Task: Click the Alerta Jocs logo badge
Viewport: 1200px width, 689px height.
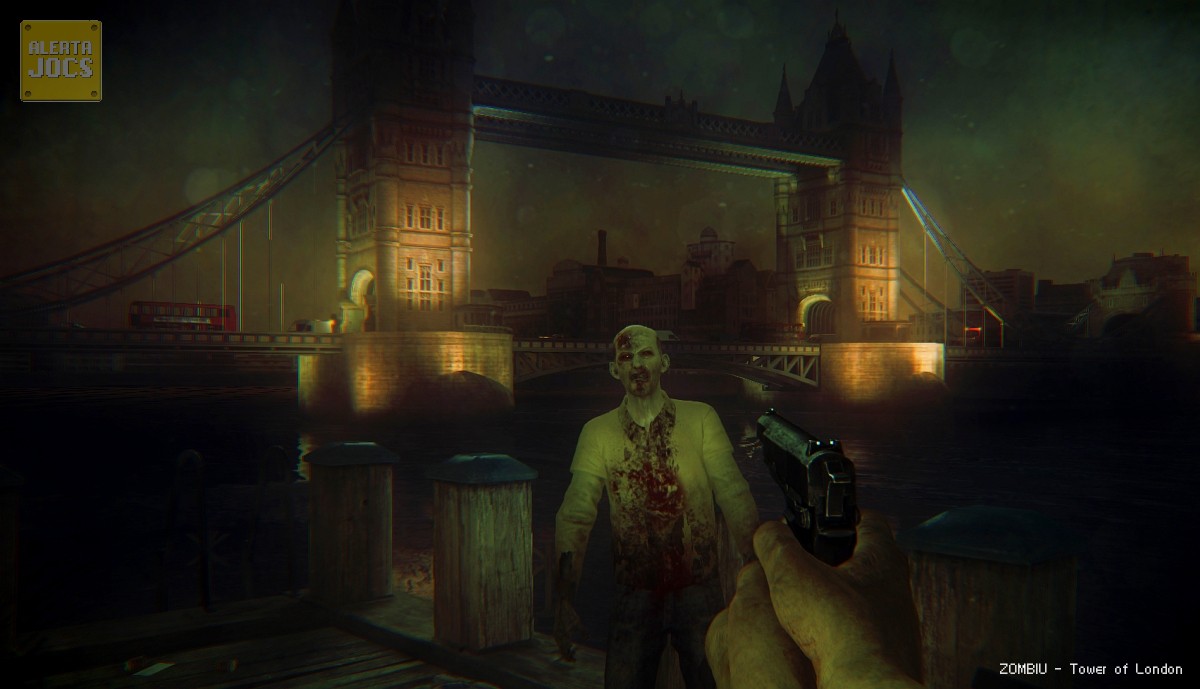Action: coord(61,60)
